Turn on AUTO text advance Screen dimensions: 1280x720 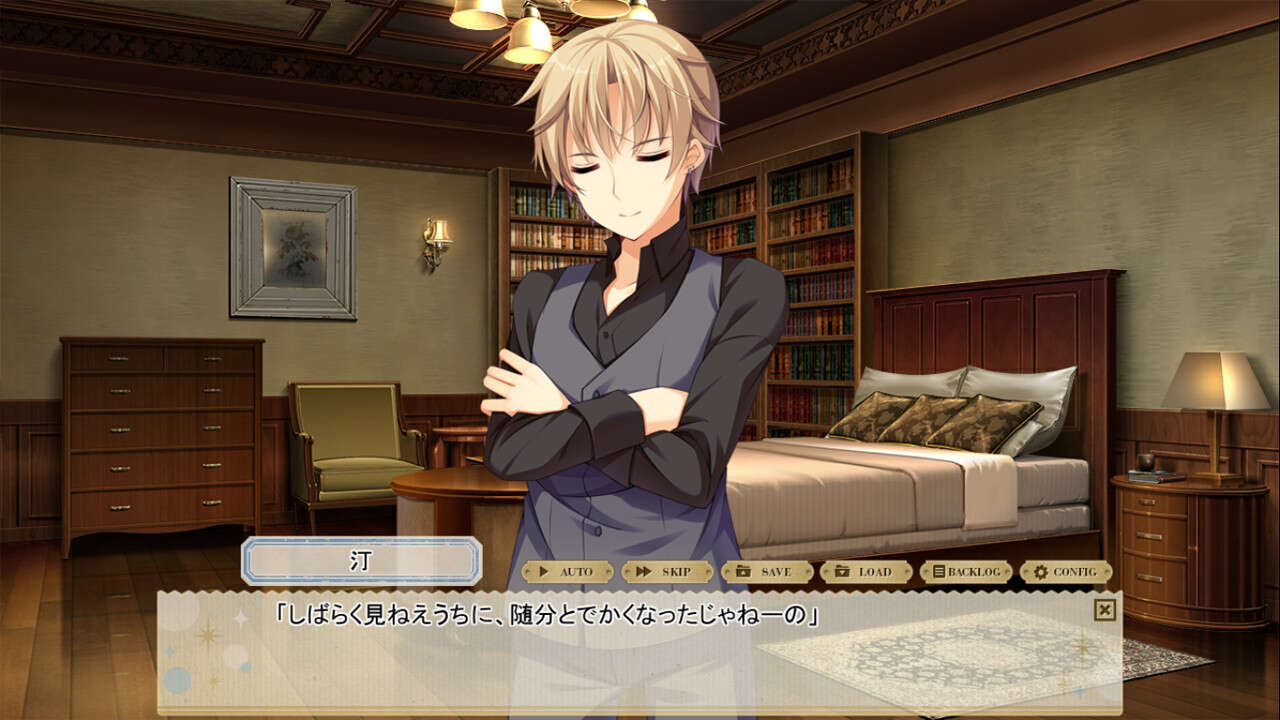pyautogui.click(x=567, y=572)
